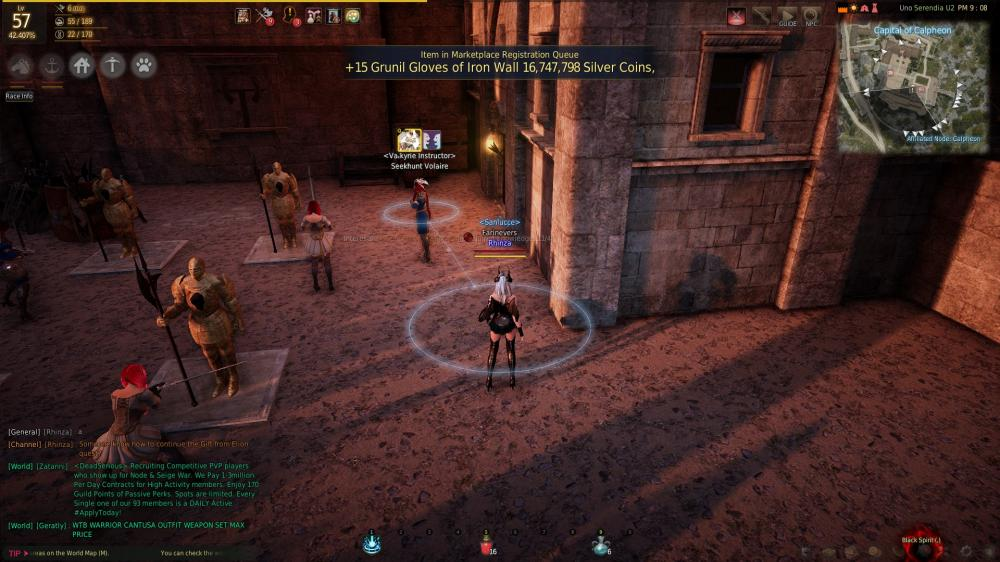Click the yellow round face buff icon
1000x562 pixels.
tap(352, 15)
